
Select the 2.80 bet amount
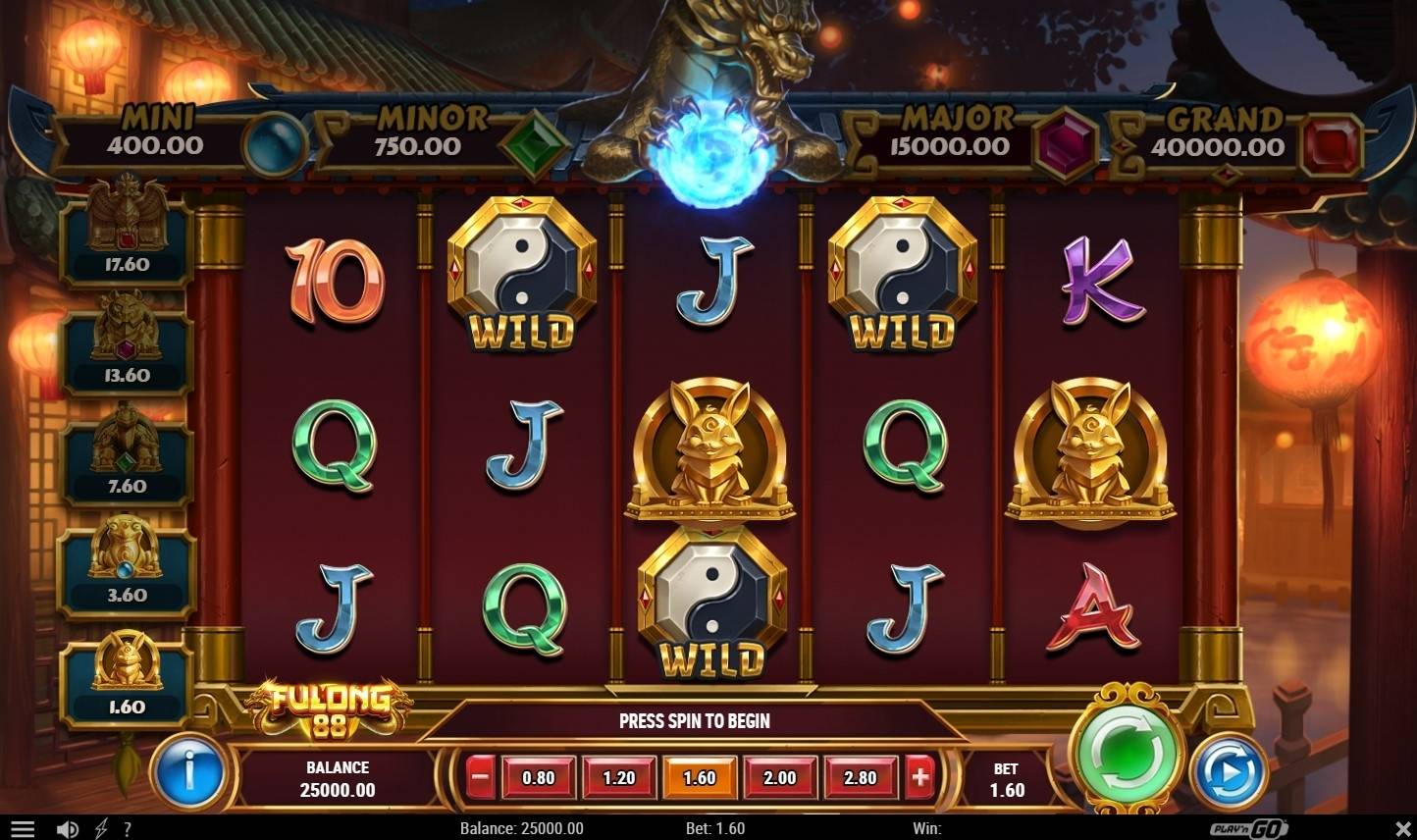click(x=861, y=778)
